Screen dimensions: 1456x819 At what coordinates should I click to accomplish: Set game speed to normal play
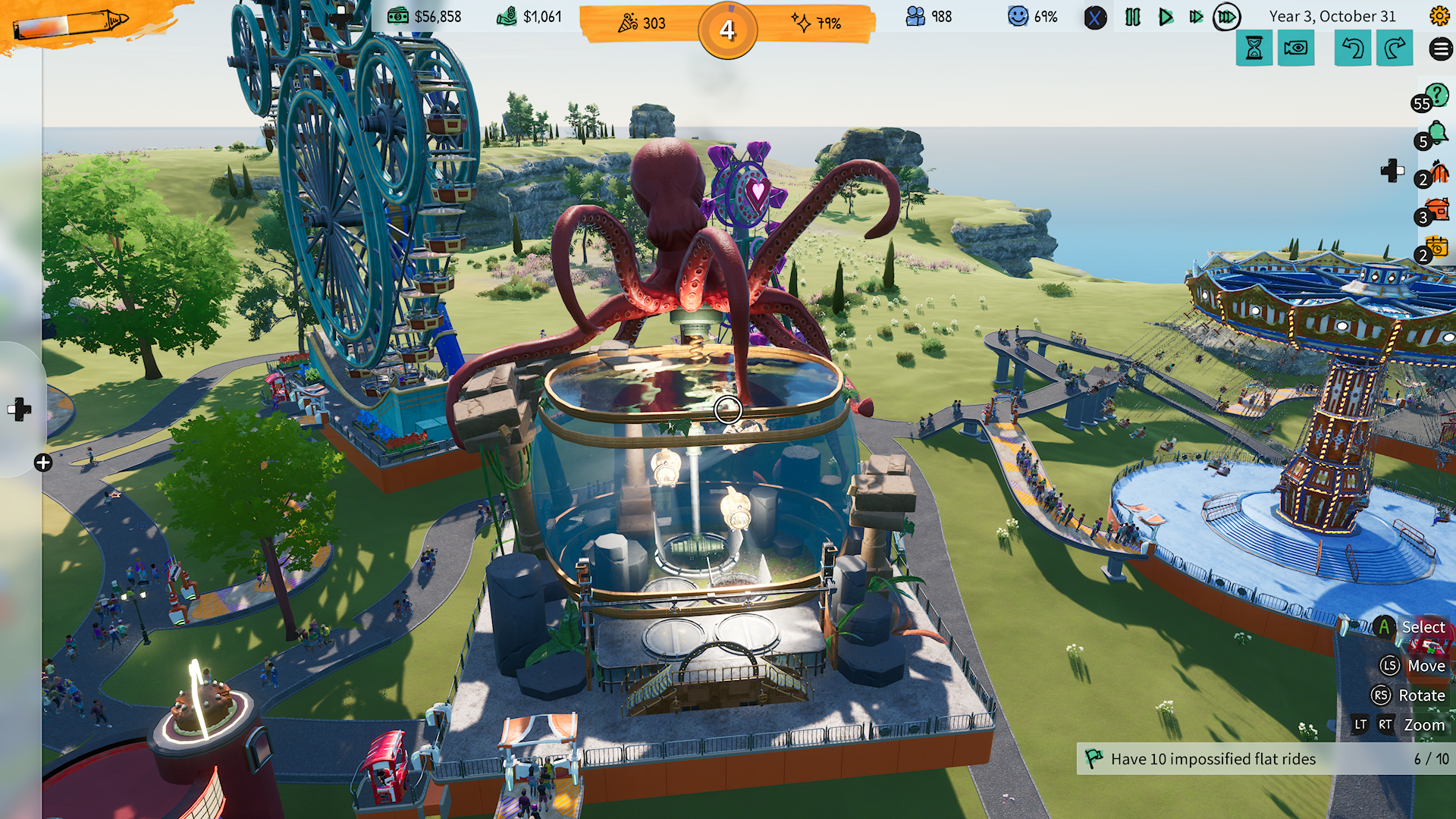point(1165,17)
